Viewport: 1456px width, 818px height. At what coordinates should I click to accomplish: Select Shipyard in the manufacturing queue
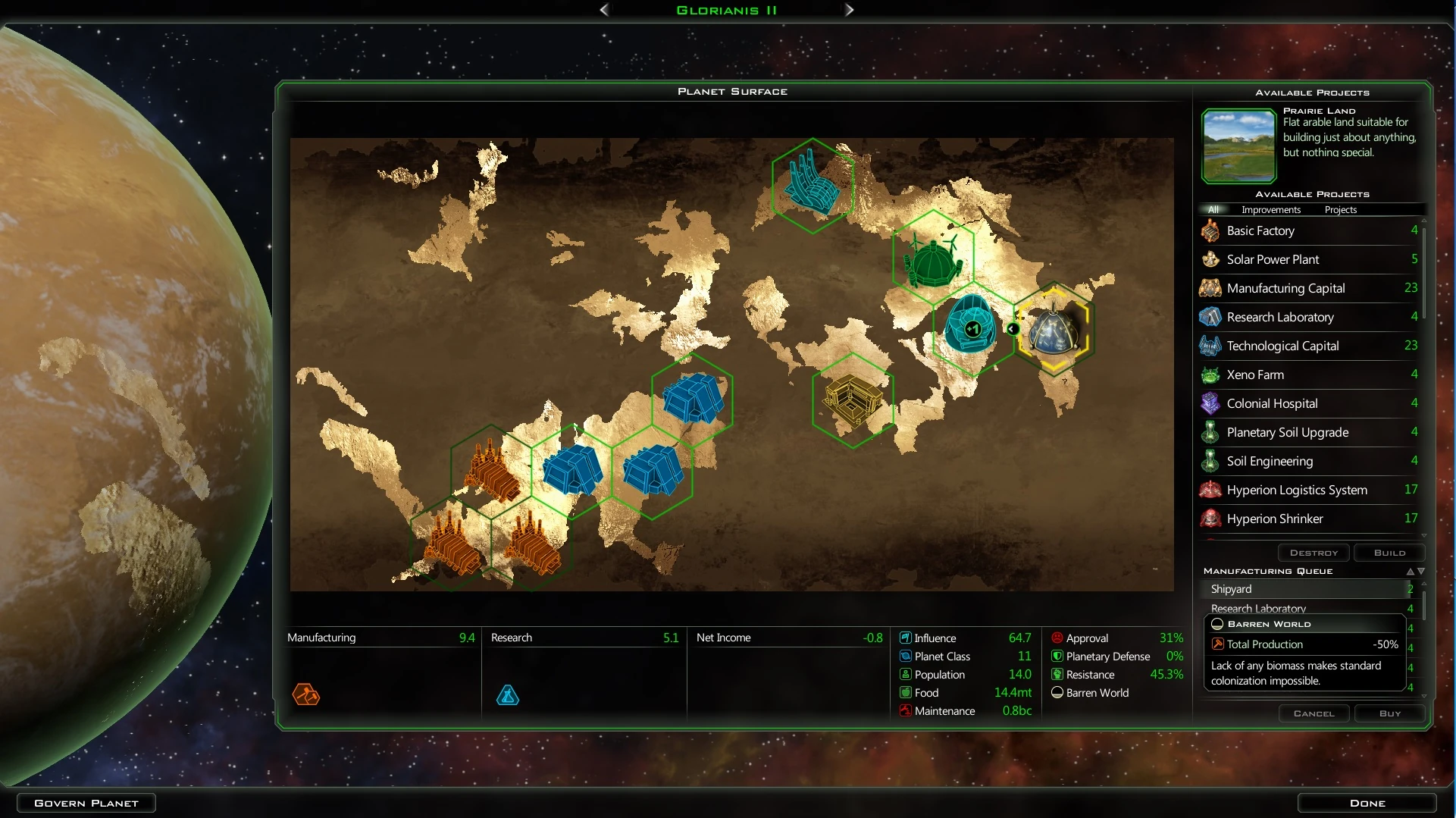click(1231, 589)
